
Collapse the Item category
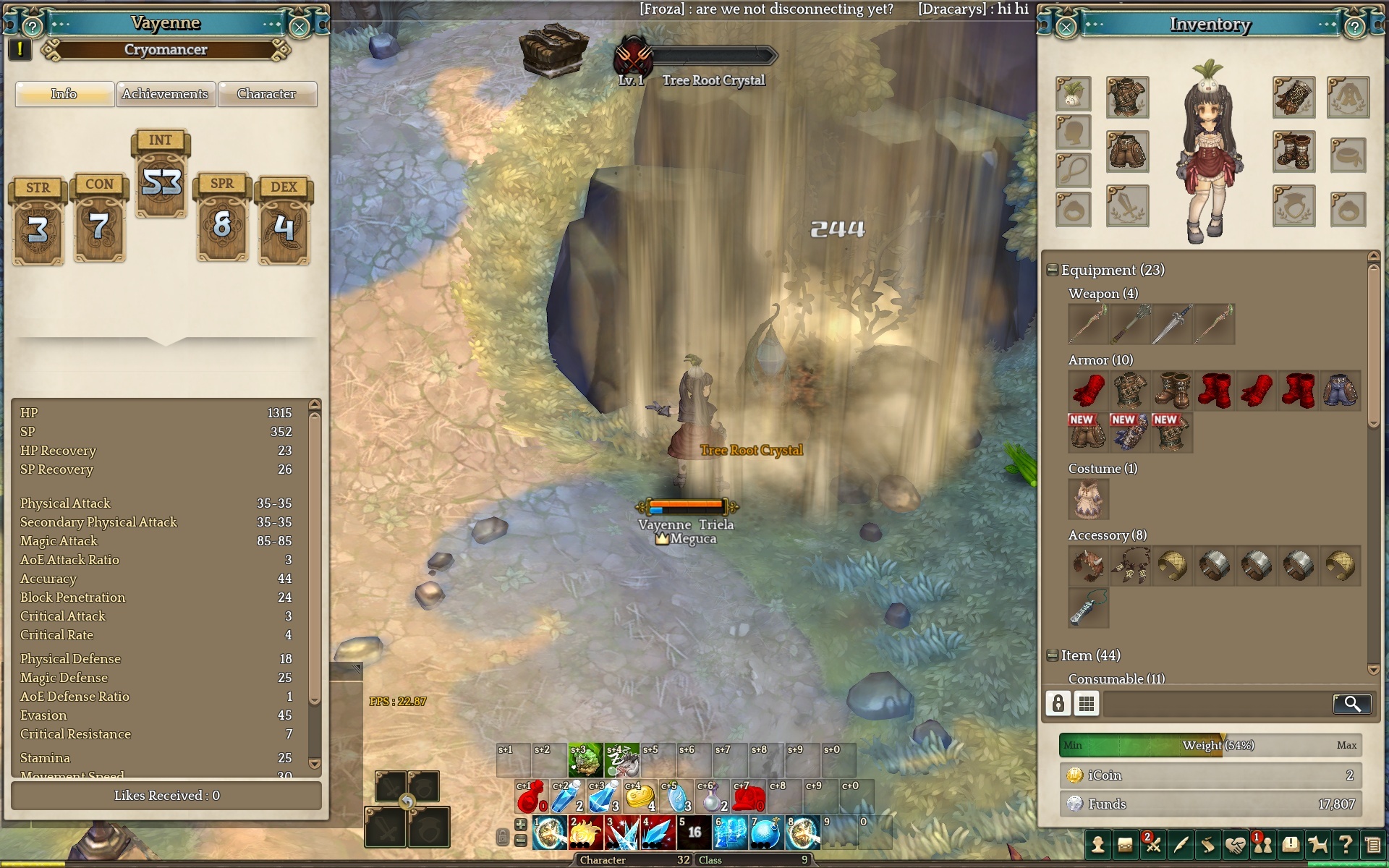[1053, 656]
